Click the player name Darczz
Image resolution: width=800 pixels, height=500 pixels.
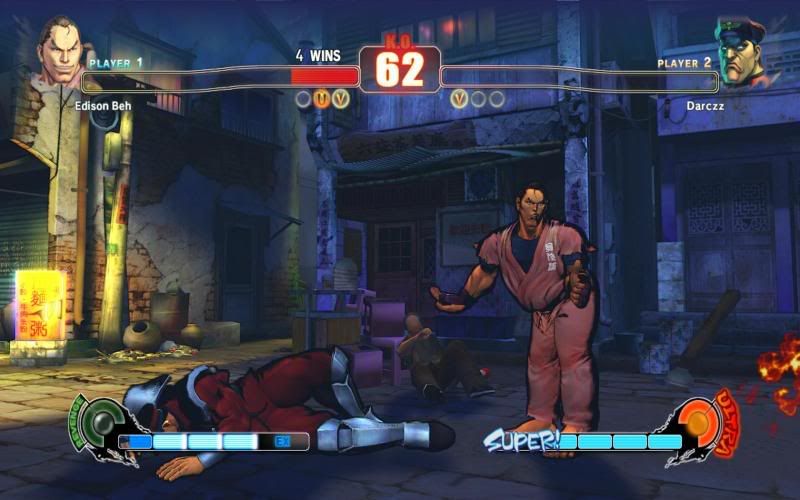[702, 103]
